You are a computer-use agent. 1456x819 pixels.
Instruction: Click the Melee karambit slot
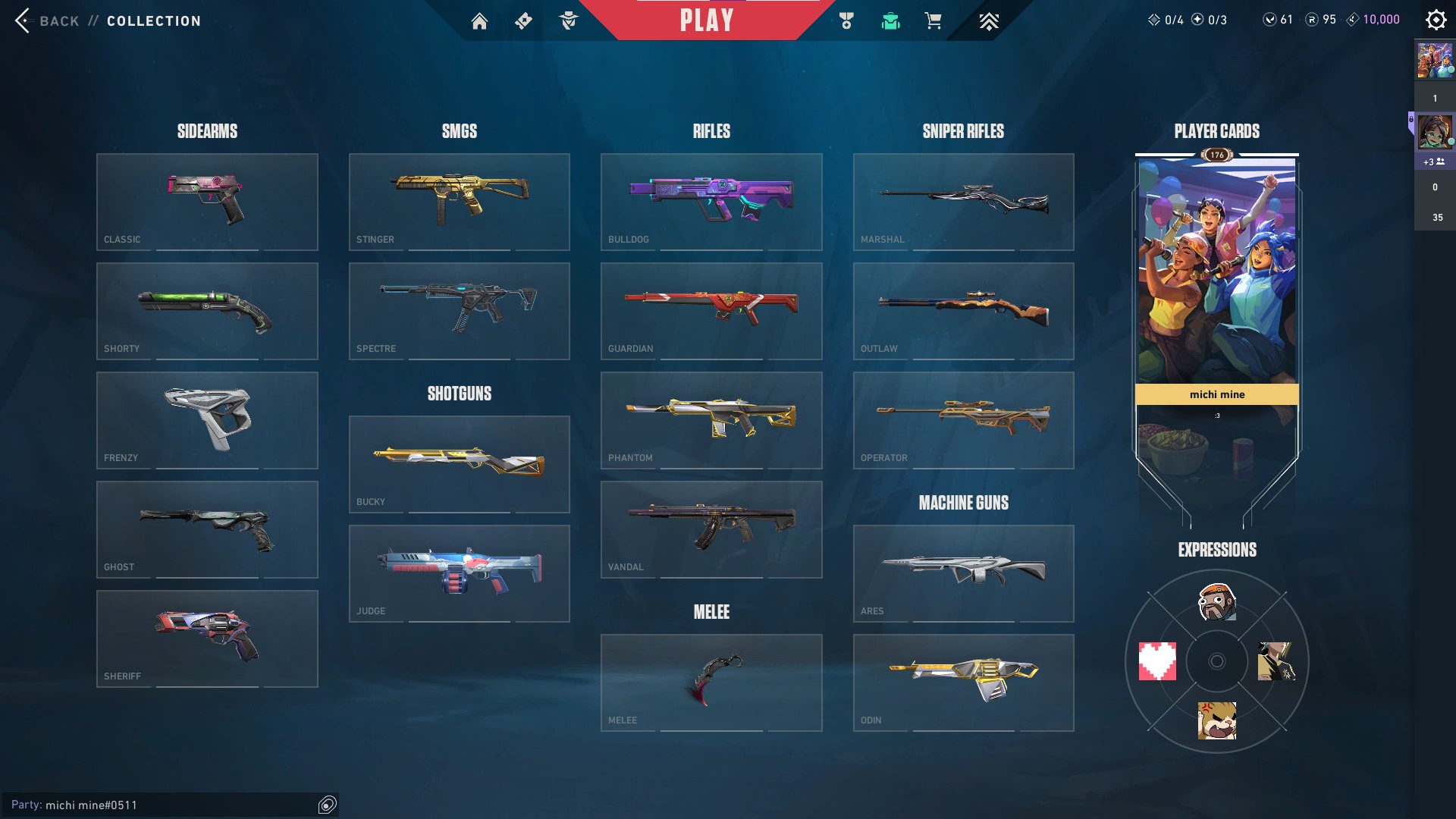[x=711, y=682]
